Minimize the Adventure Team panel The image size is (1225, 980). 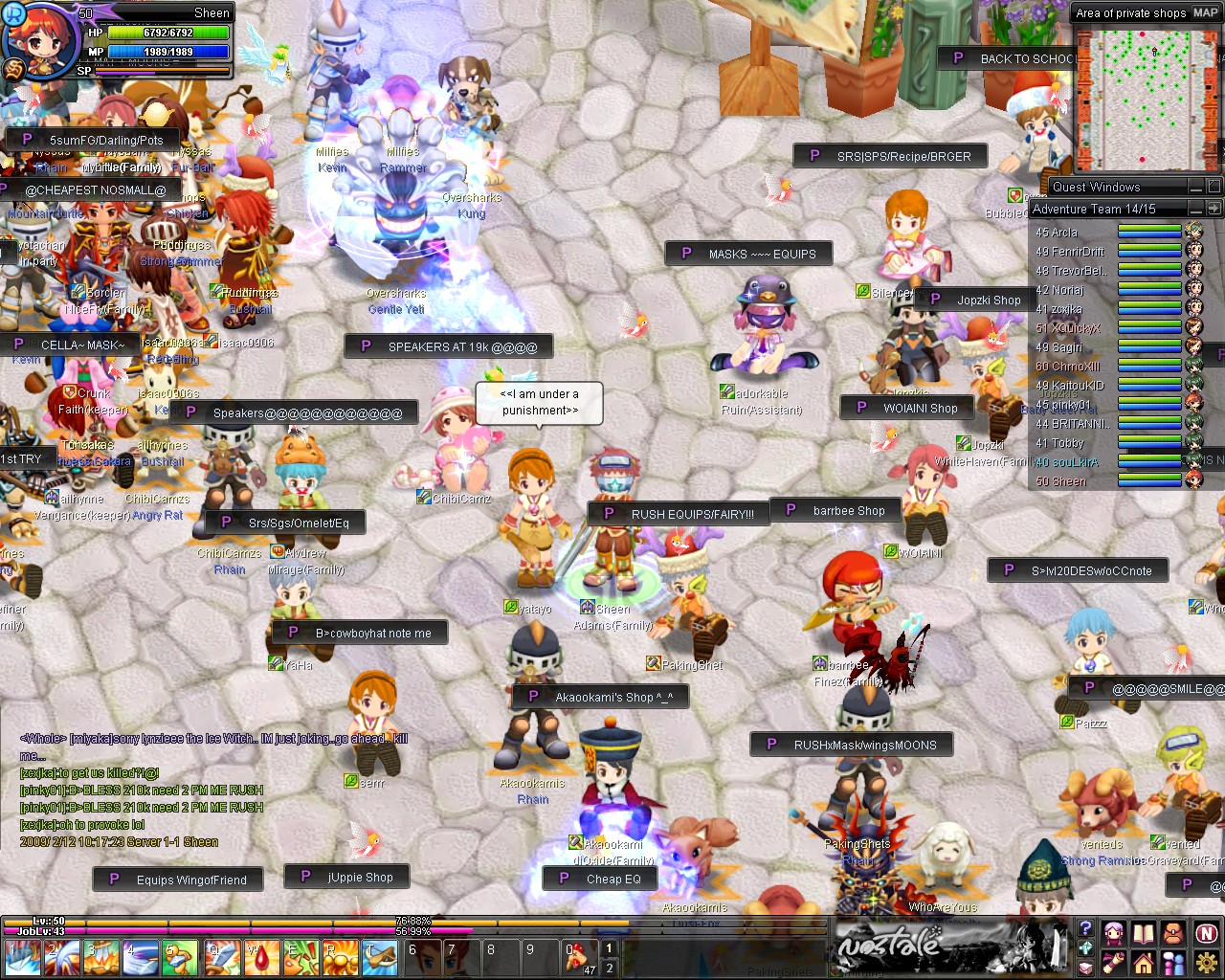point(1195,209)
